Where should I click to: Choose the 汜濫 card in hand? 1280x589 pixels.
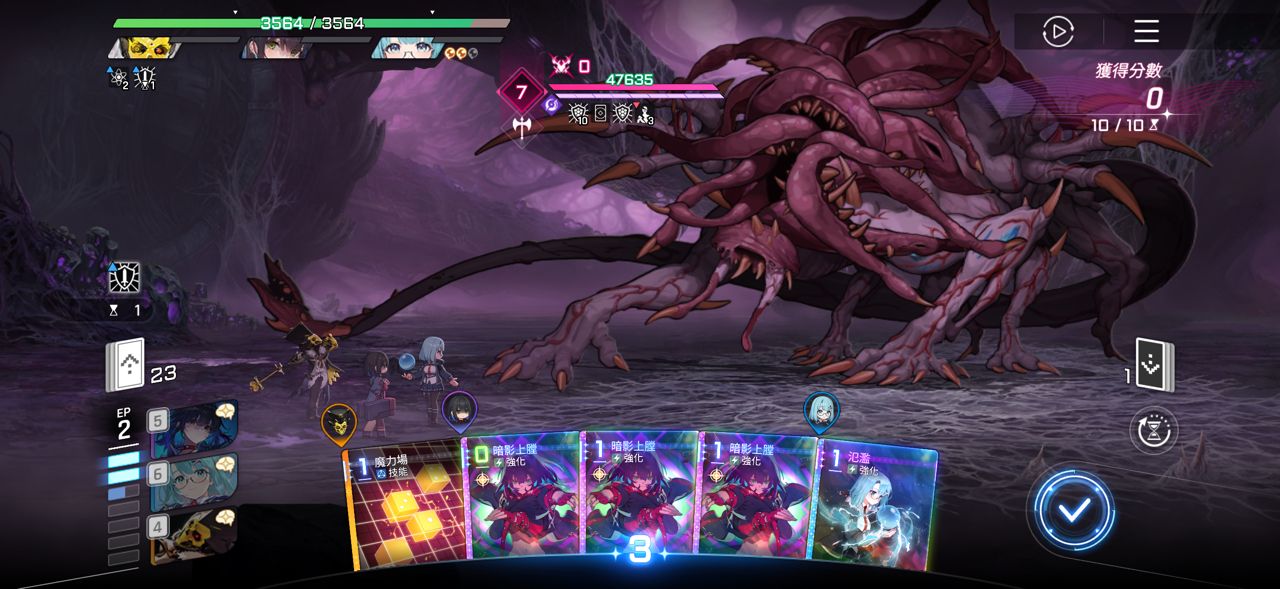pyautogui.click(x=875, y=505)
